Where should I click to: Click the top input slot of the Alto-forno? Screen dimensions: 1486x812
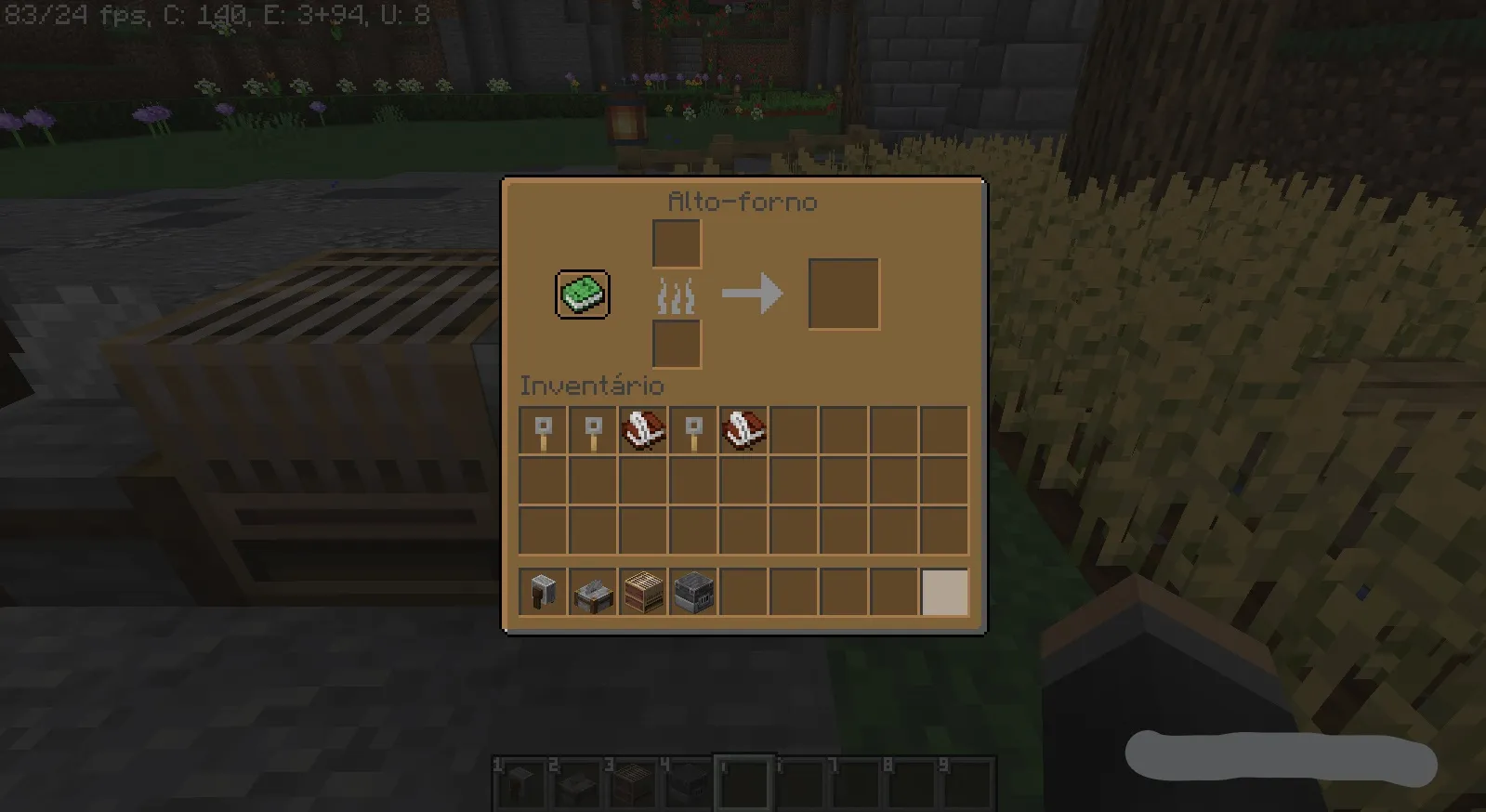coord(675,243)
